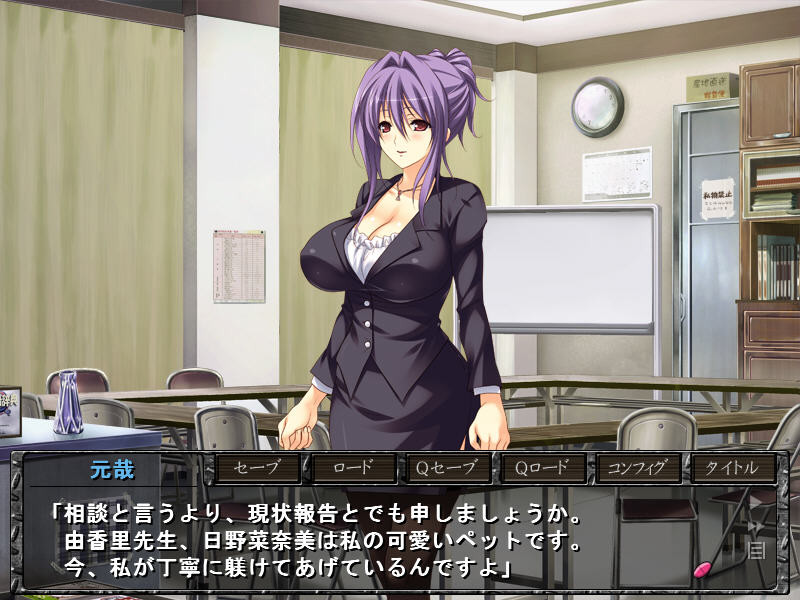Quick load with the Qロード button
This screenshot has height=600, width=800.
(542, 468)
